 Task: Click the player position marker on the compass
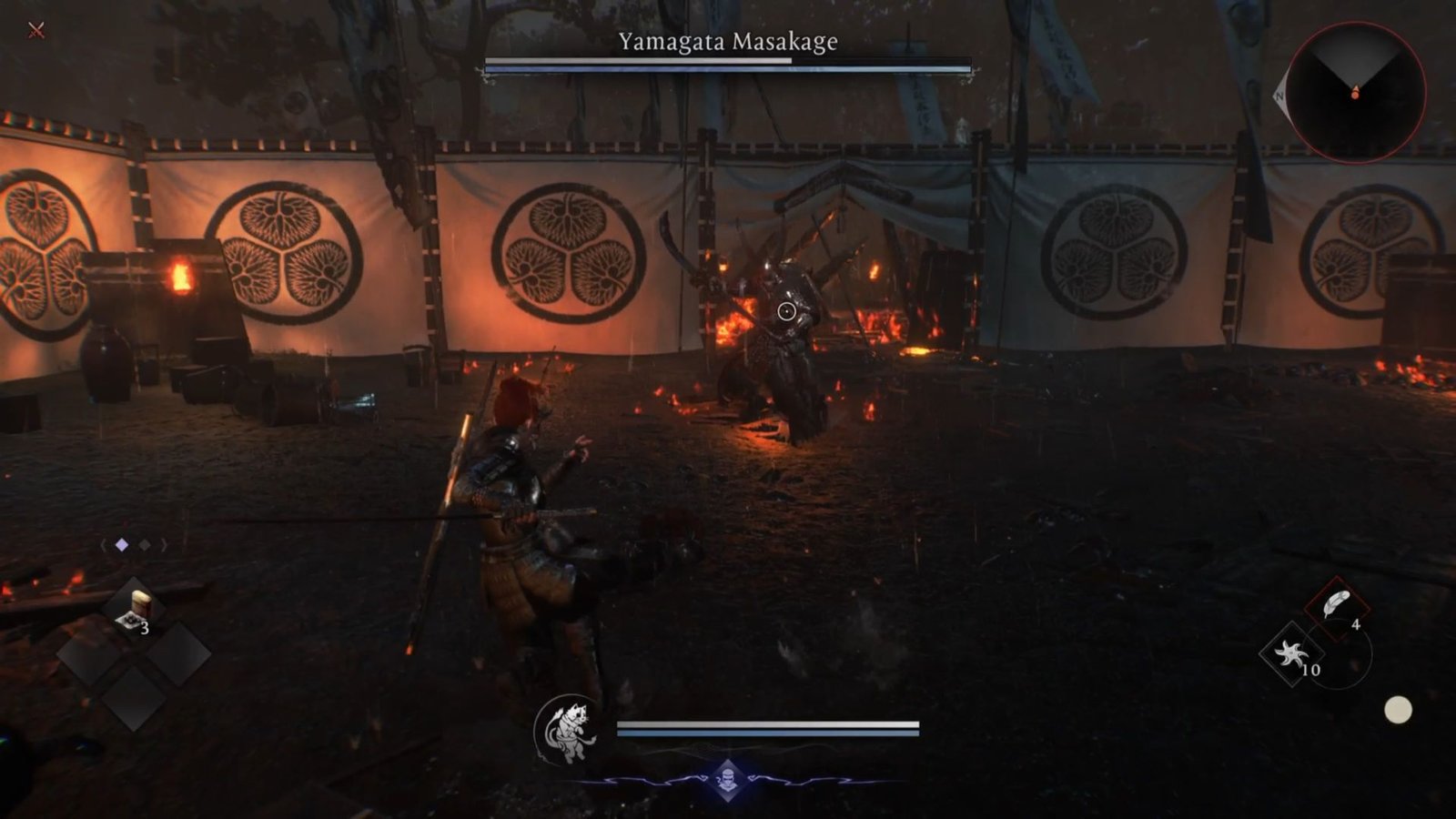pyautogui.click(x=1355, y=93)
